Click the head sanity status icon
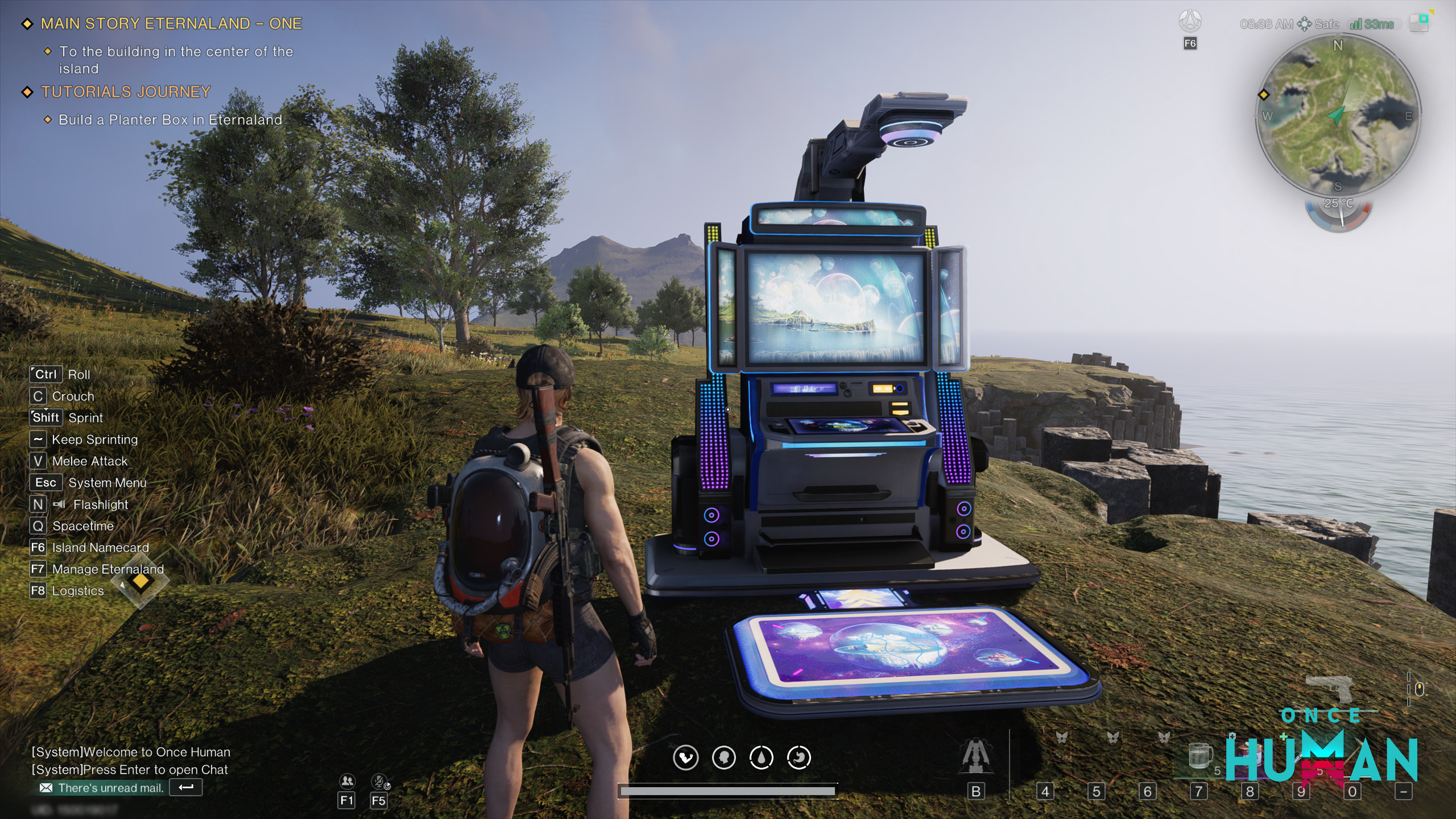 coord(723,758)
